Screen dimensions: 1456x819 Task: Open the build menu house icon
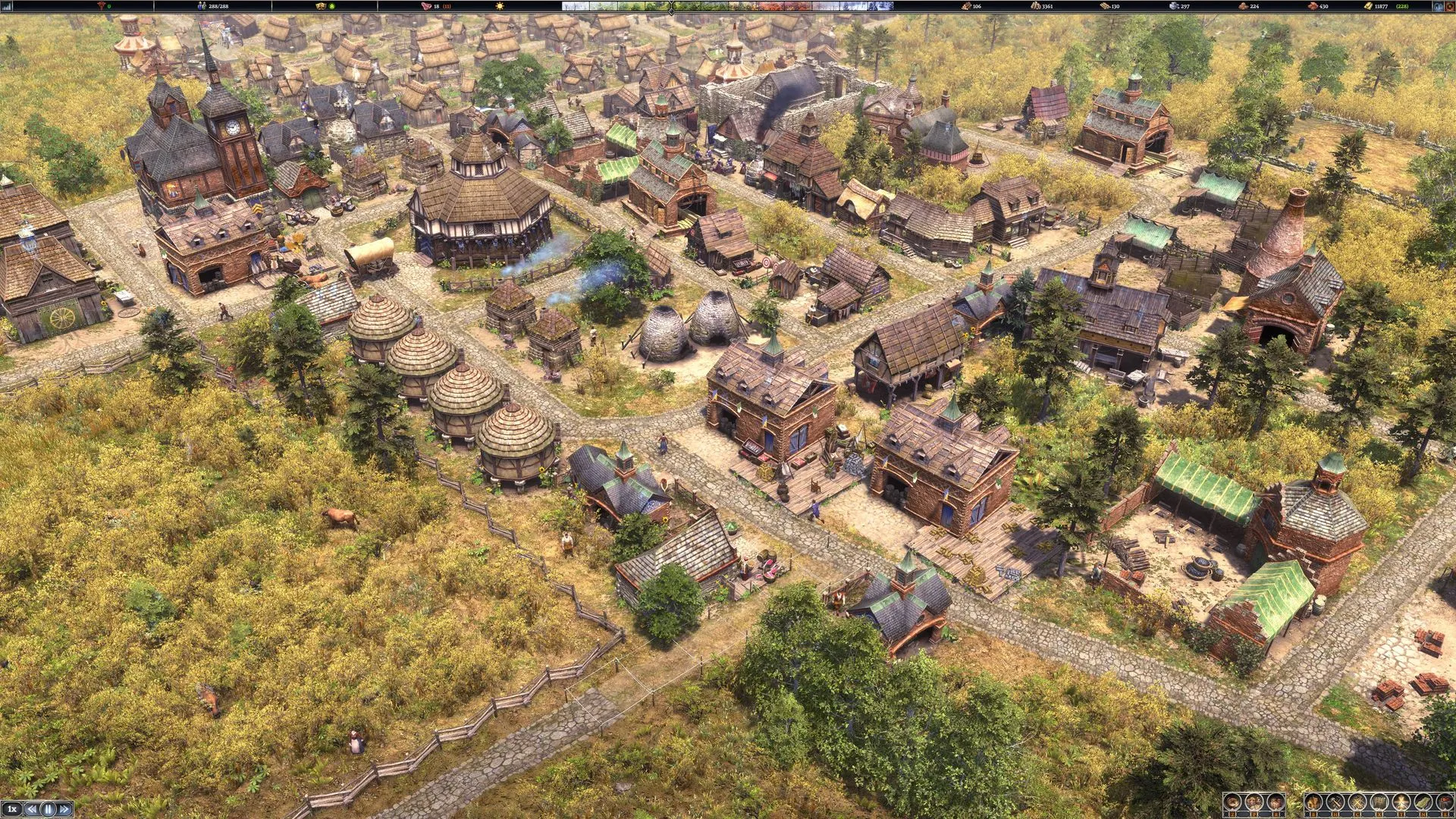click(1313, 802)
